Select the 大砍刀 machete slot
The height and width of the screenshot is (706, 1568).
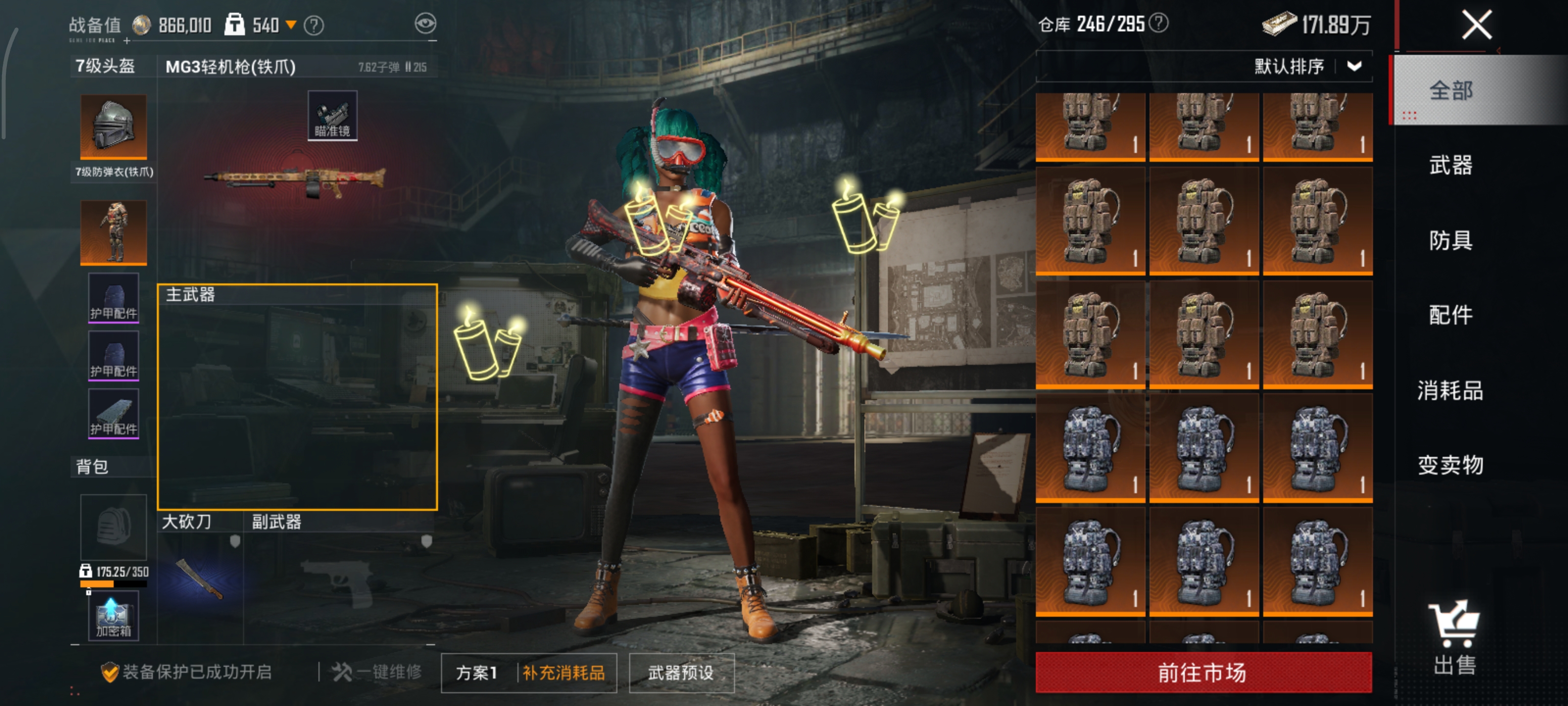pyautogui.click(x=199, y=579)
